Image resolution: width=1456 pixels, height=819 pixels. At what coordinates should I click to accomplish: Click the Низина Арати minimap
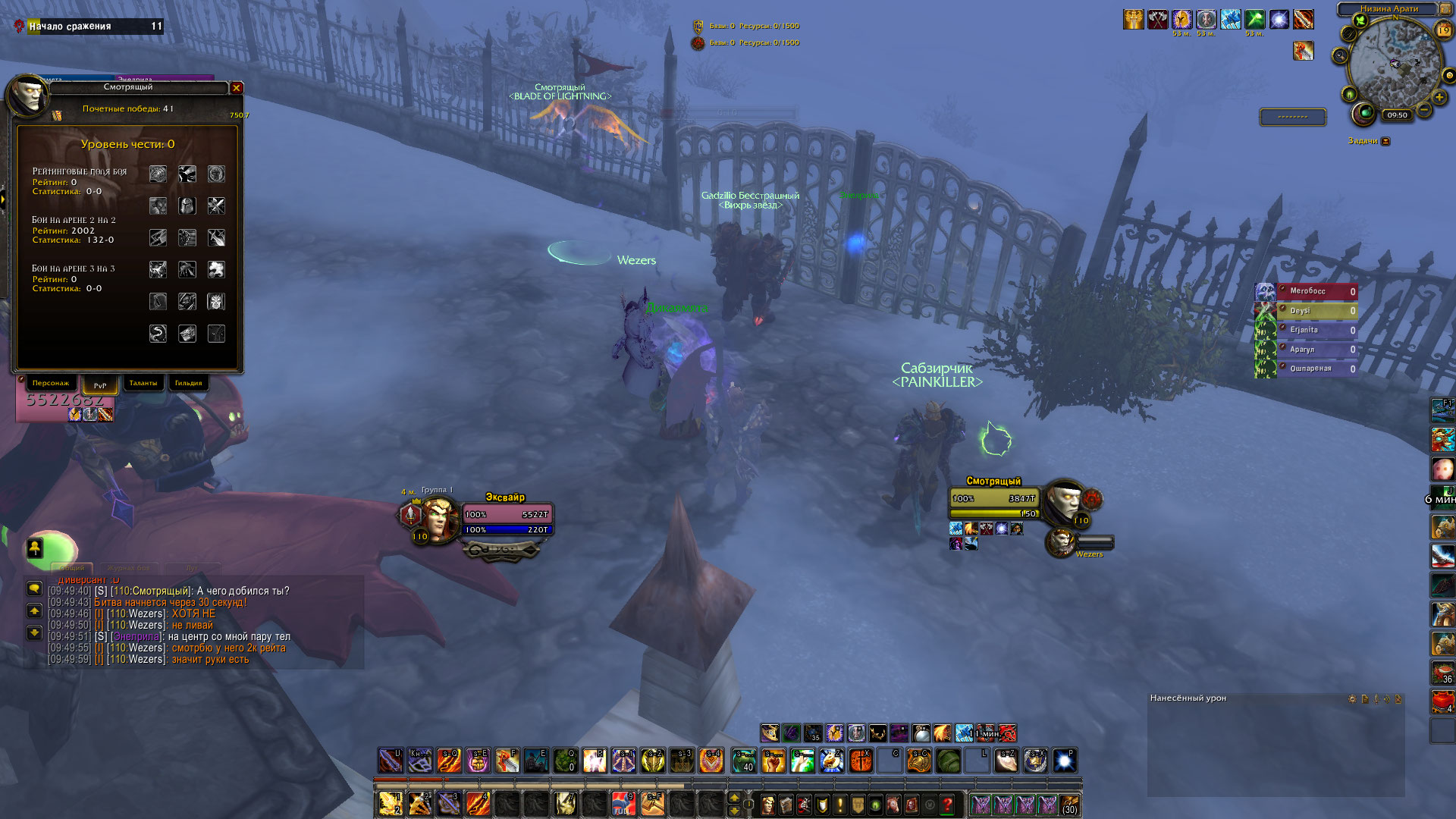[1394, 67]
